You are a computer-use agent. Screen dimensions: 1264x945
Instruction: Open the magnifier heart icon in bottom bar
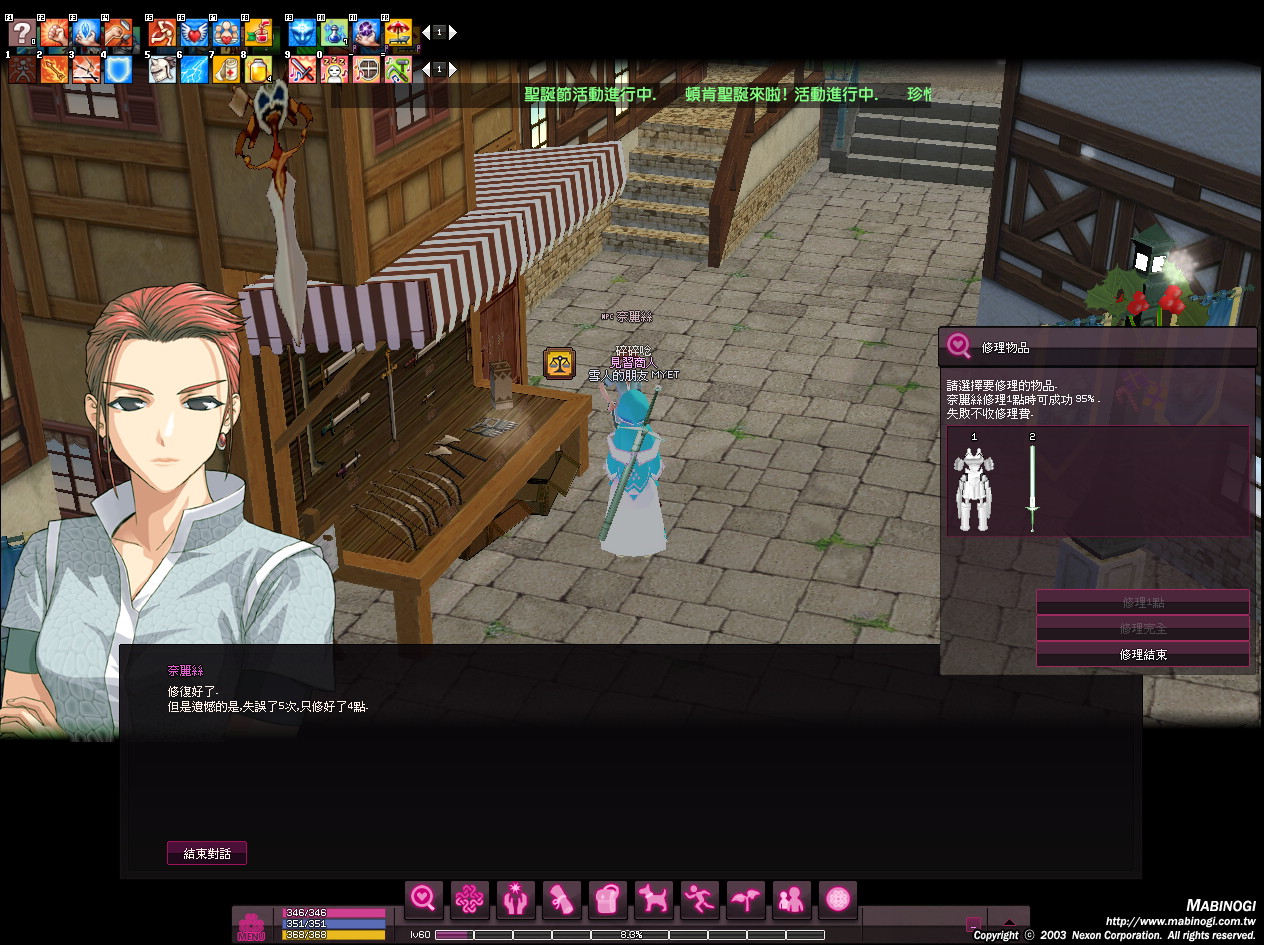[423, 899]
